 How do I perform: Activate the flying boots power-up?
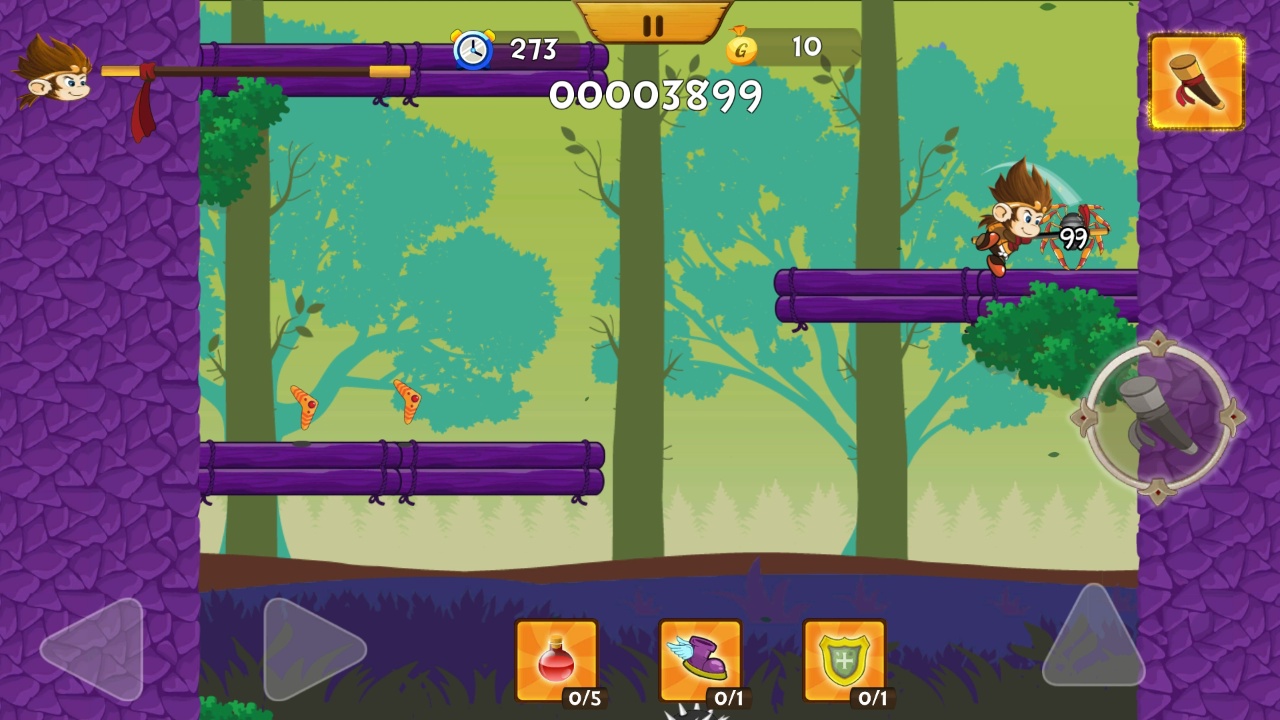(x=701, y=660)
